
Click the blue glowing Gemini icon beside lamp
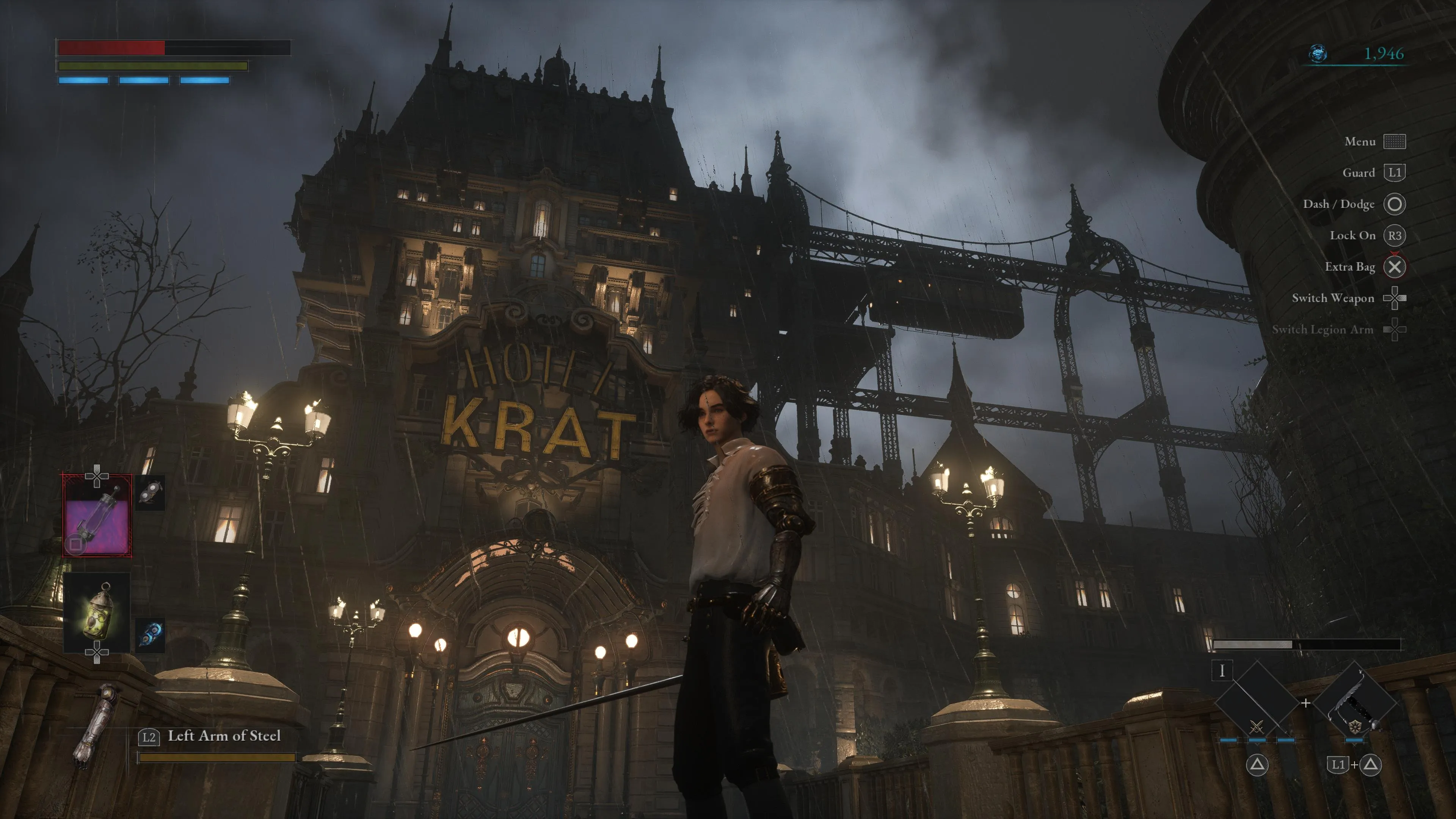coord(151,634)
